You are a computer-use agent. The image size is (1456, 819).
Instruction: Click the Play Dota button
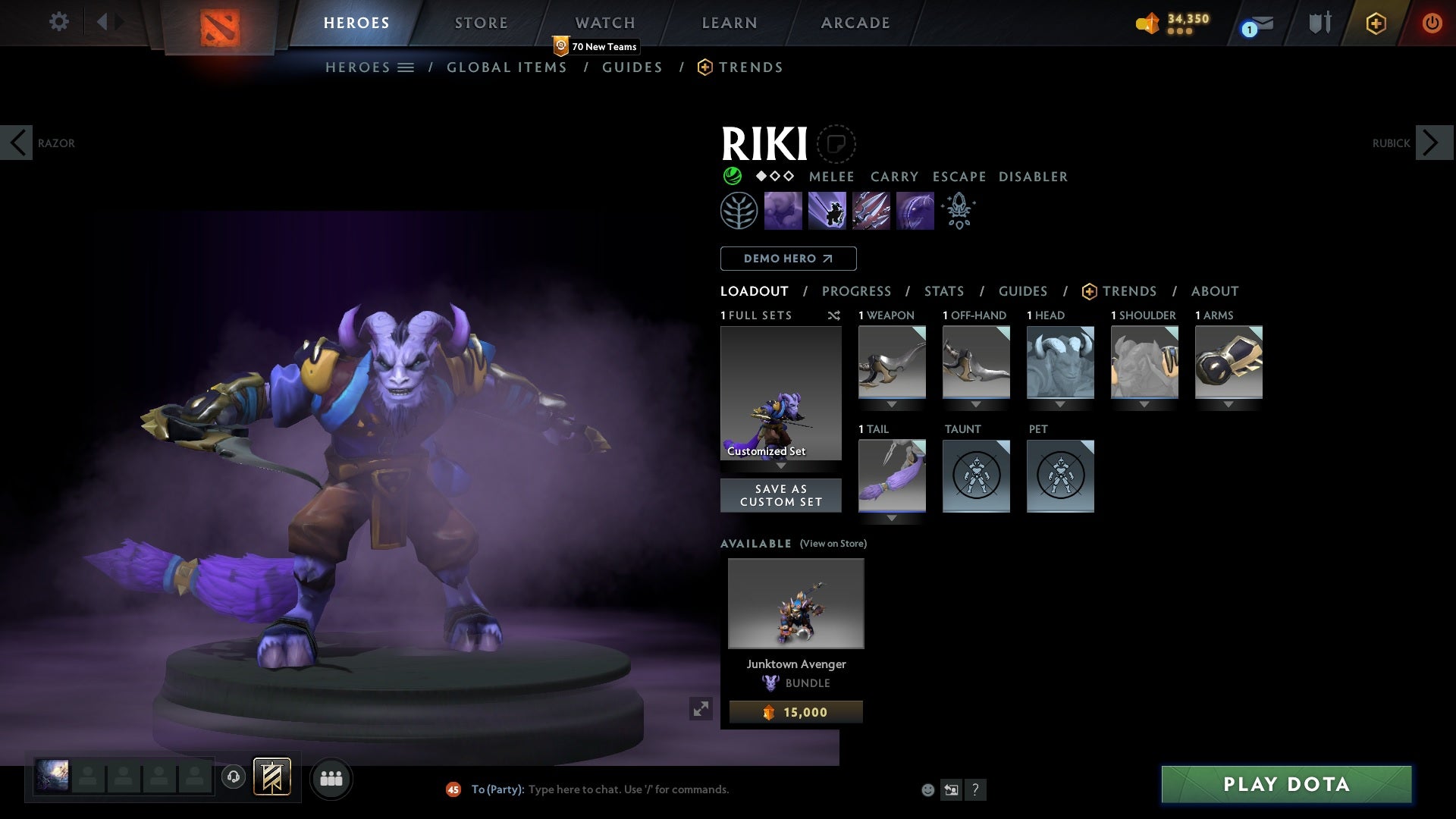pyautogui.click(x=1286, y=784)
